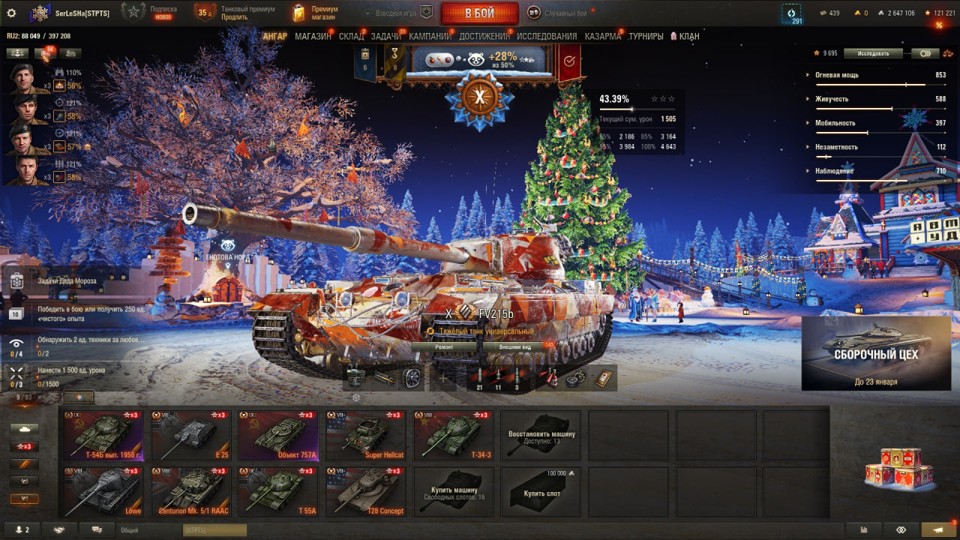Click the Исследовать button
The image size is (960, 540).
tap(873, 54)
